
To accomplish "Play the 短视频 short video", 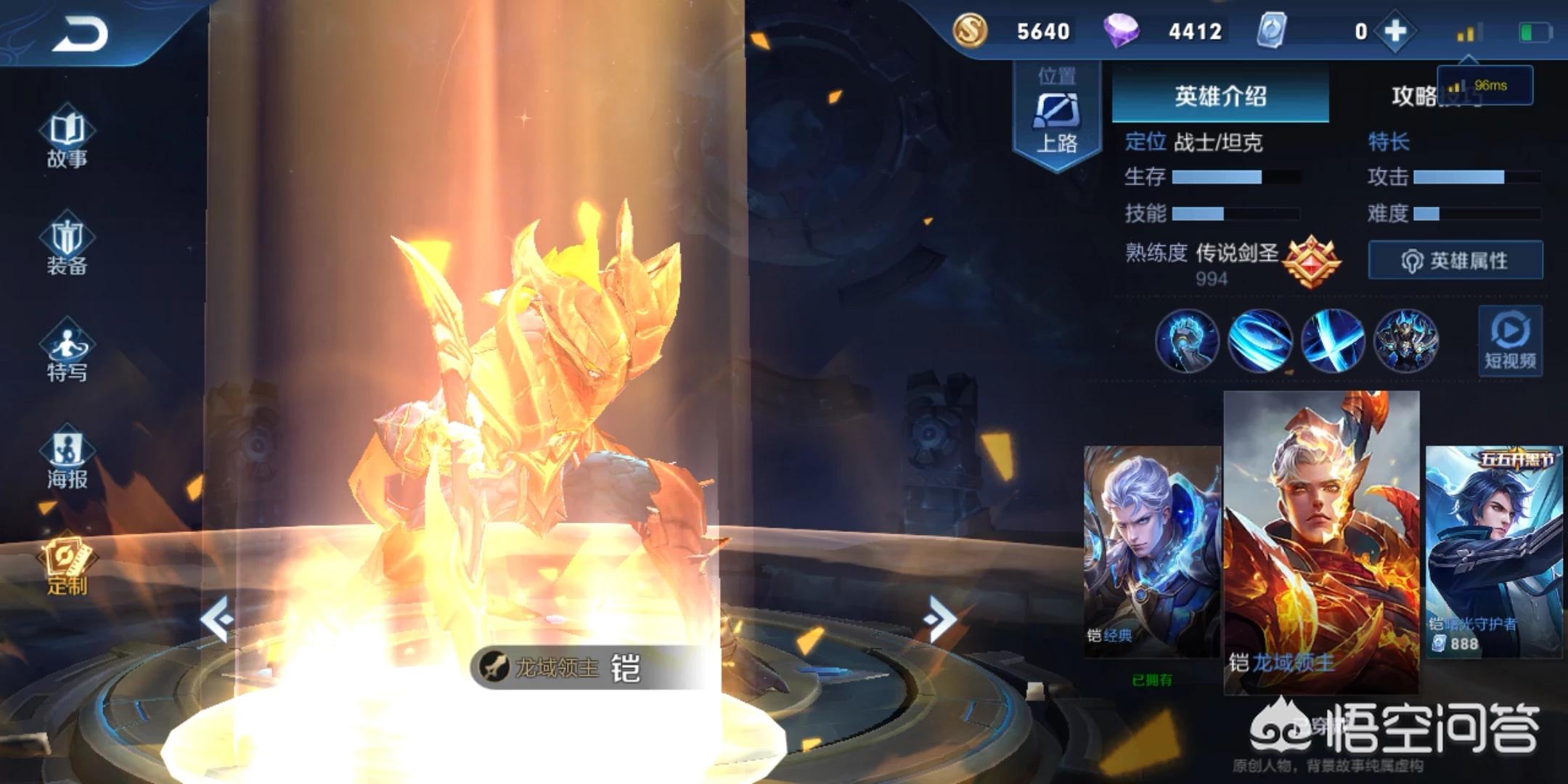I will [x=1510, y=341].
